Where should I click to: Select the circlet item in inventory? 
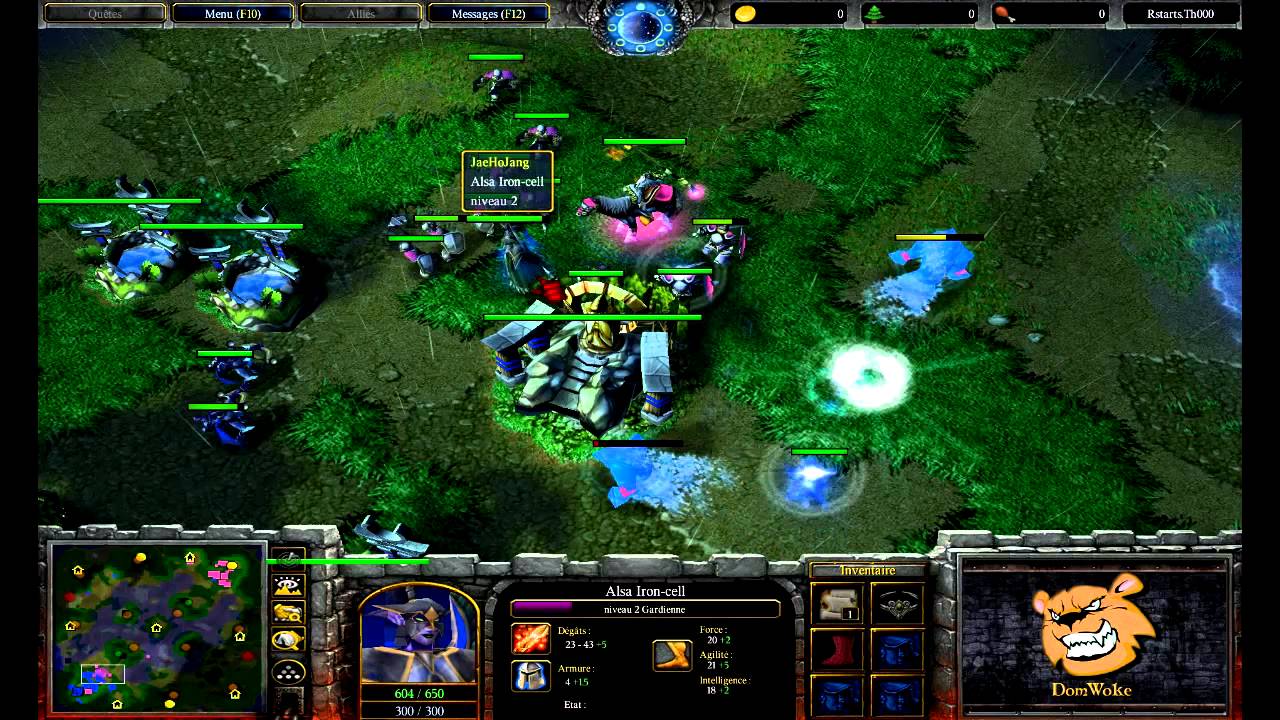coord(896,604)
